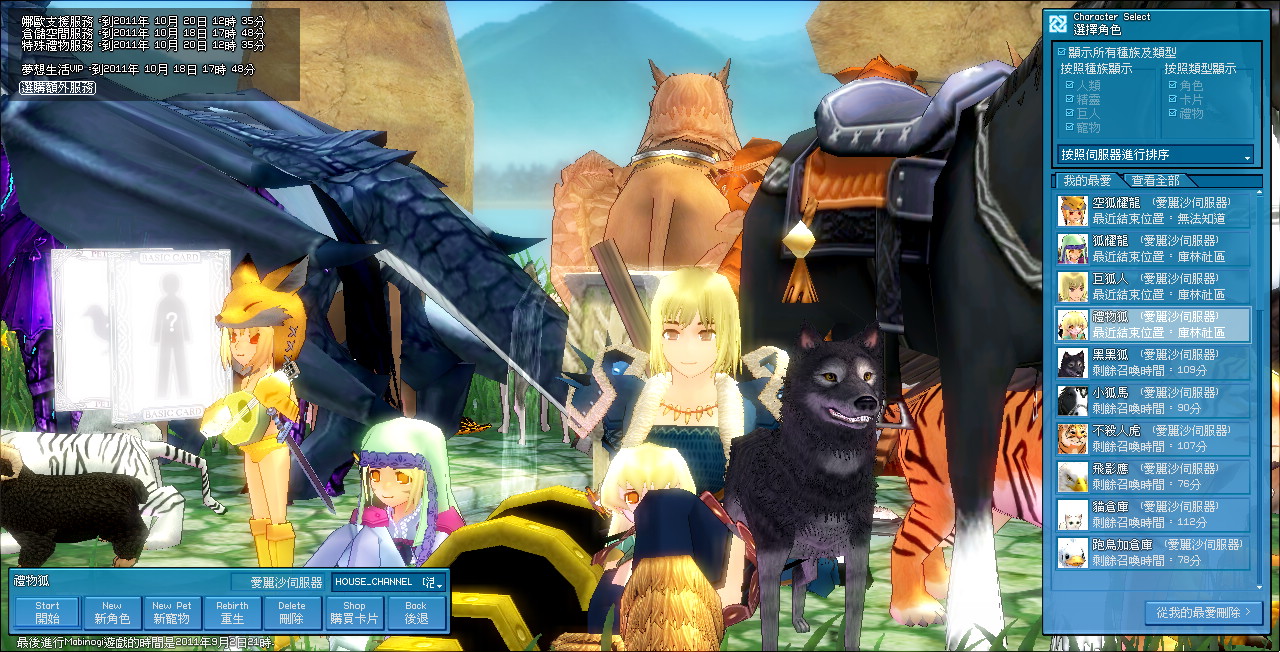1280x652 pixels.
Task: Switch to the 查看全部 view-all tab
Action: tap(1155, 181)
